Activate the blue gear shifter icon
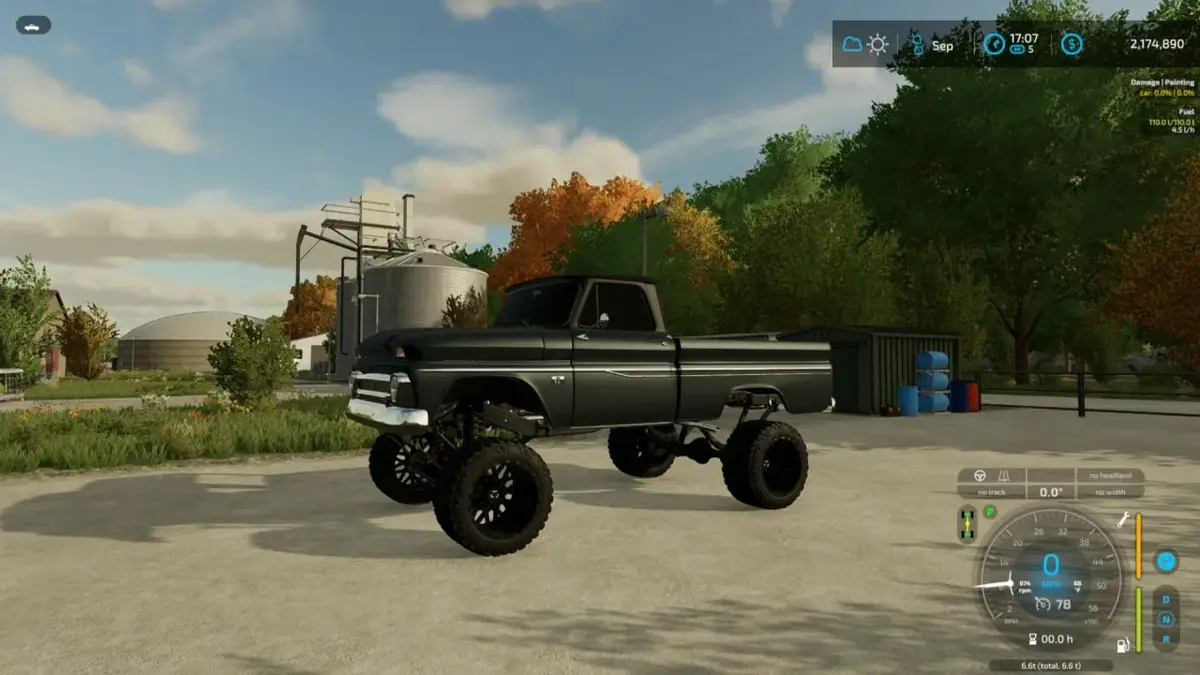 pos(1166,561)
